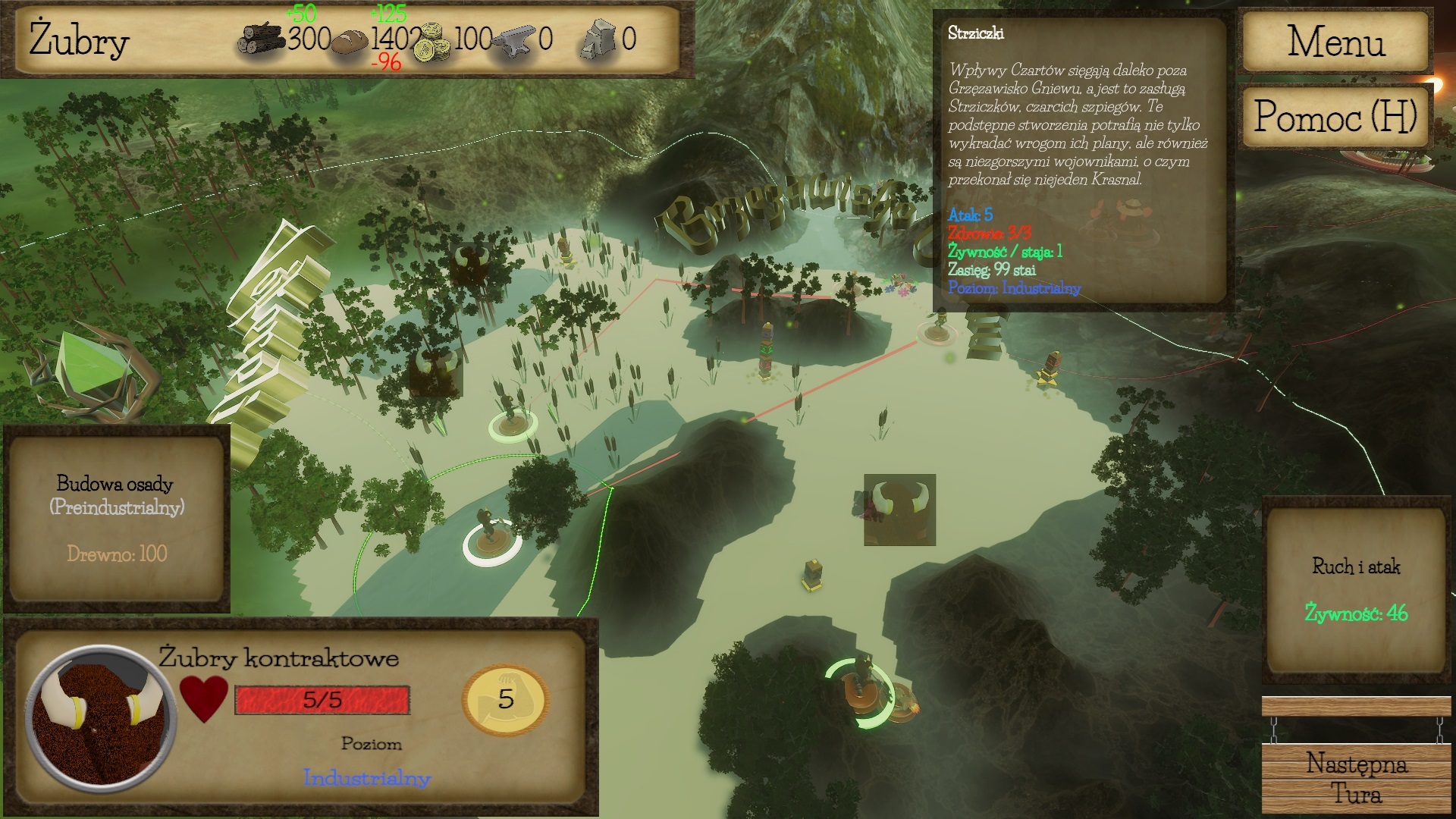The width and height of the screenshot is (1456, 819).
Task: Open the Pomoc (H) help screen
Action: pyautogui.click(x=1335, y=117)
